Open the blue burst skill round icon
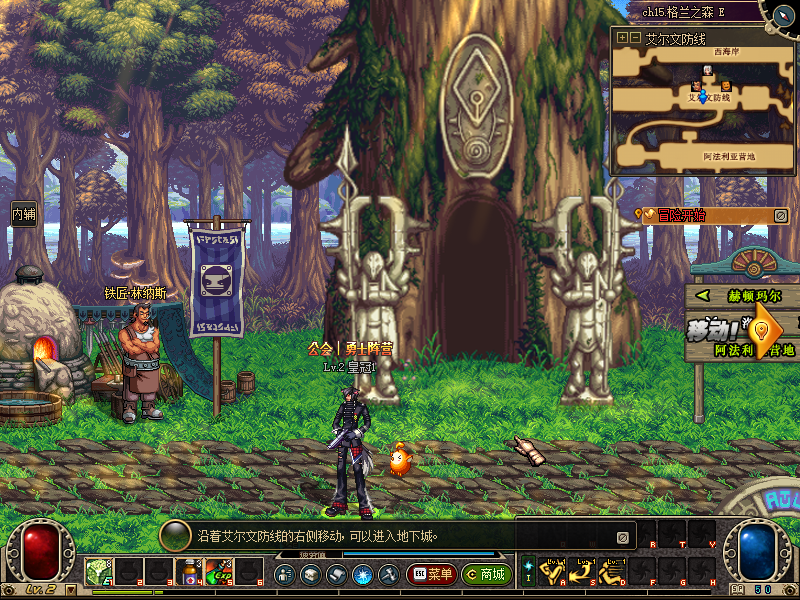The width and height of the screenshot is (800, 600). coord(362,575)
